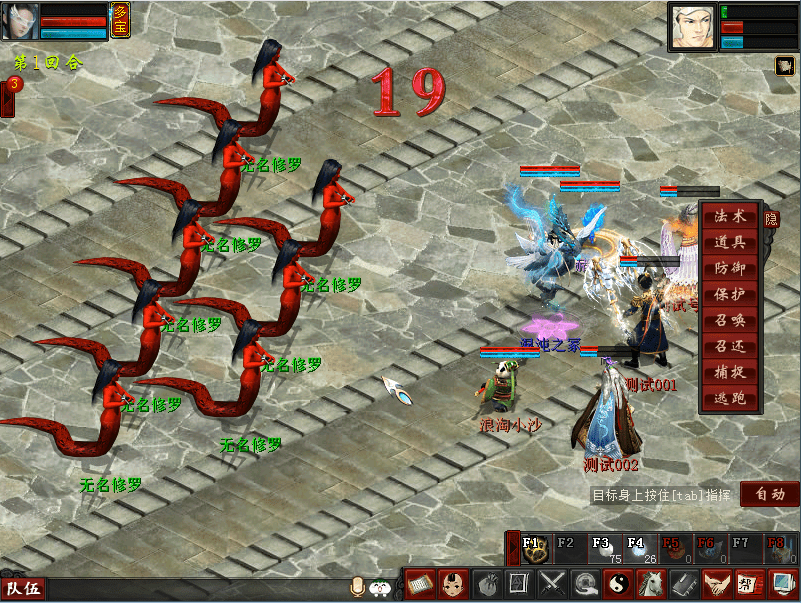Open the yin-yang icon in bottom toolbar
Image resolution: width=801 pixels, height=603 pixels.
click(x=619, y=583)
